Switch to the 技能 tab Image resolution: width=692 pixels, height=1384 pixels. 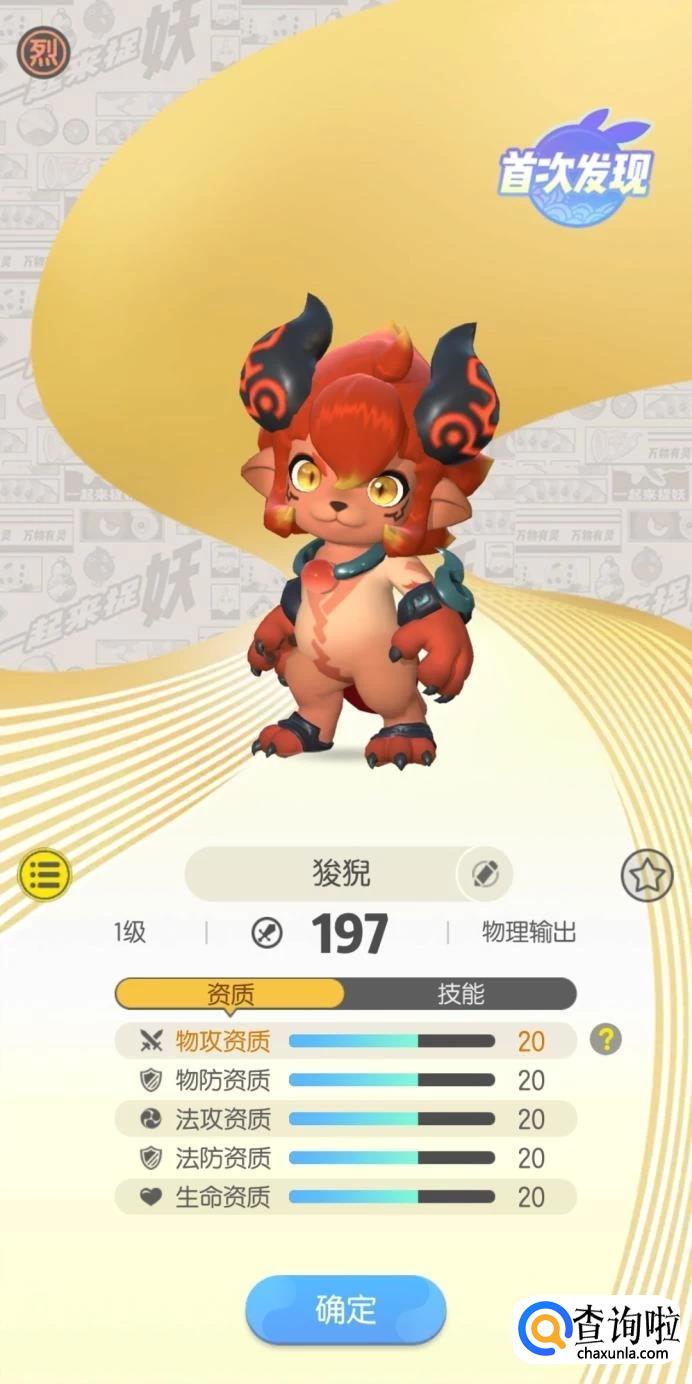click(460, 994)
